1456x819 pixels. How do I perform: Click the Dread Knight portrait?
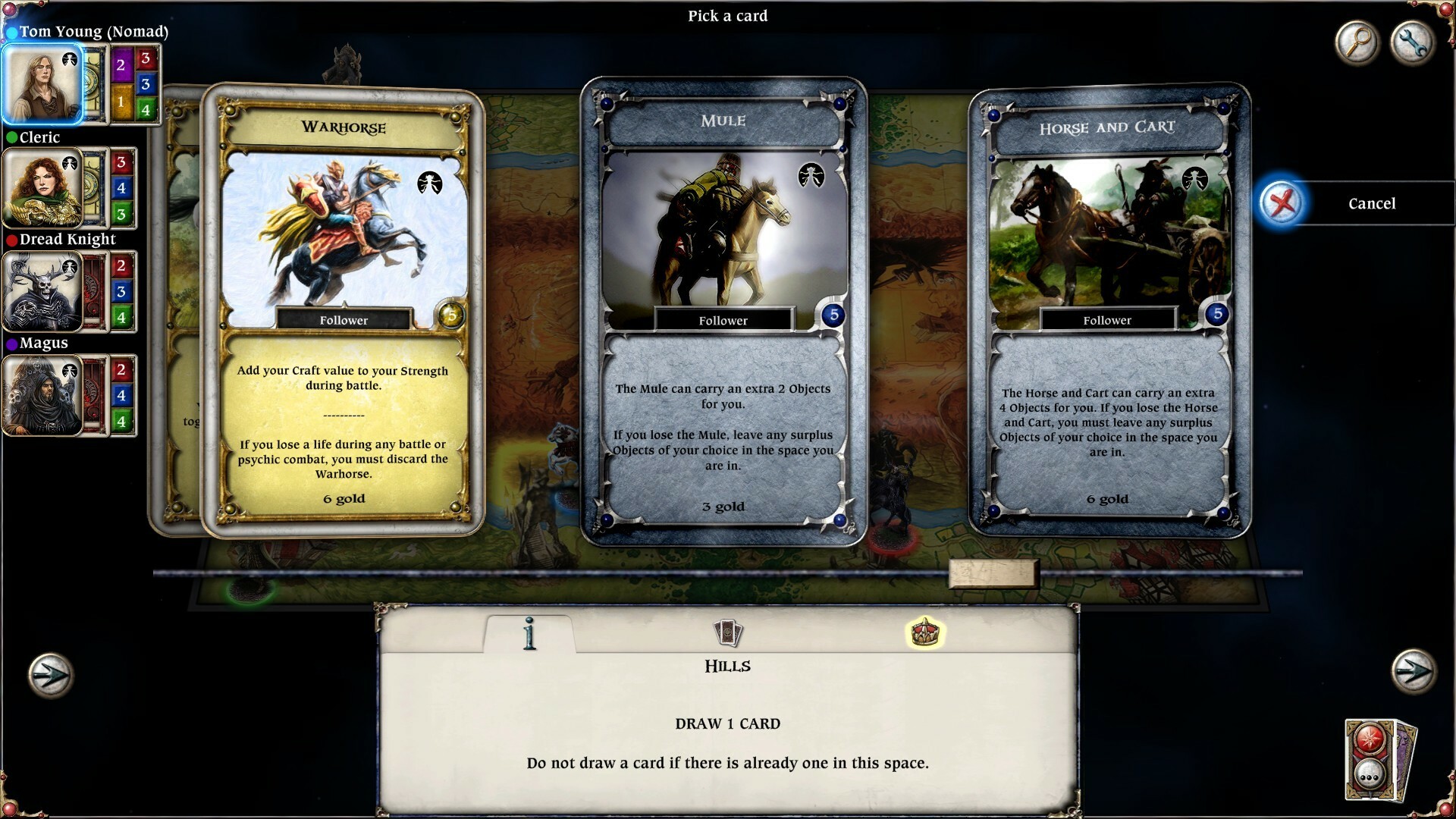[40, 292]
